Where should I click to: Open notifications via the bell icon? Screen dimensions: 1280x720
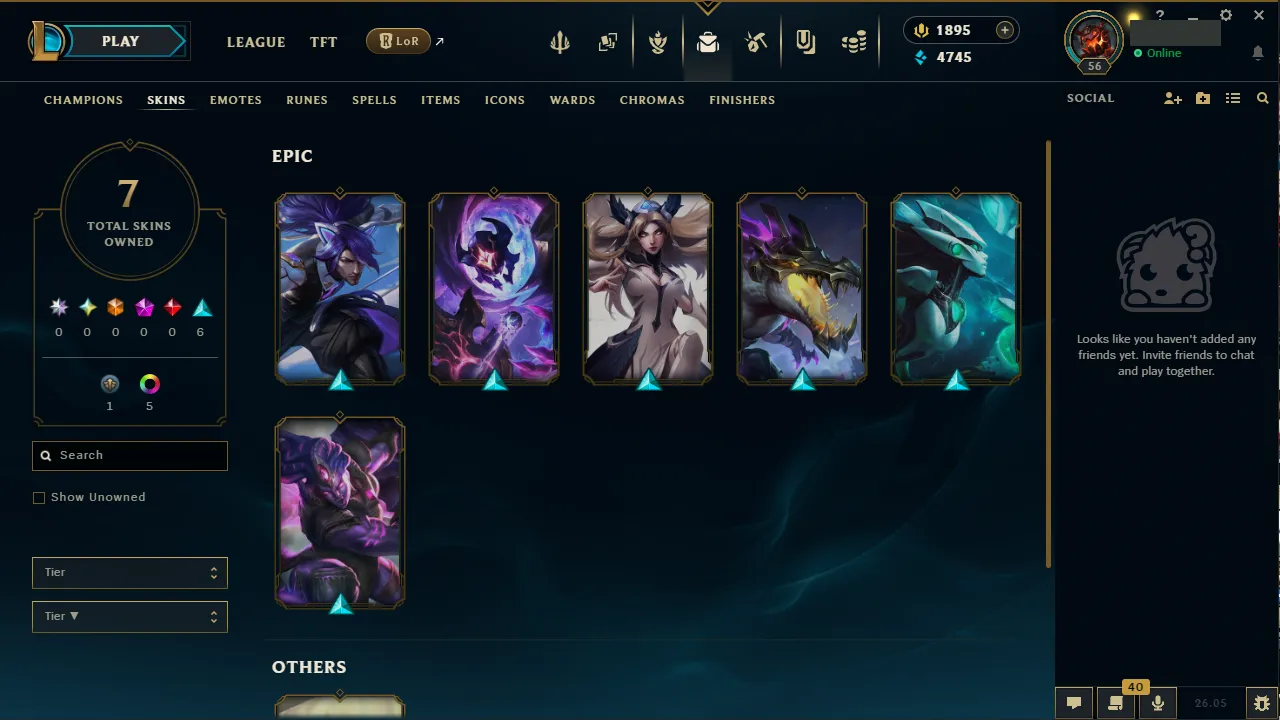[x=1258, y=53]
